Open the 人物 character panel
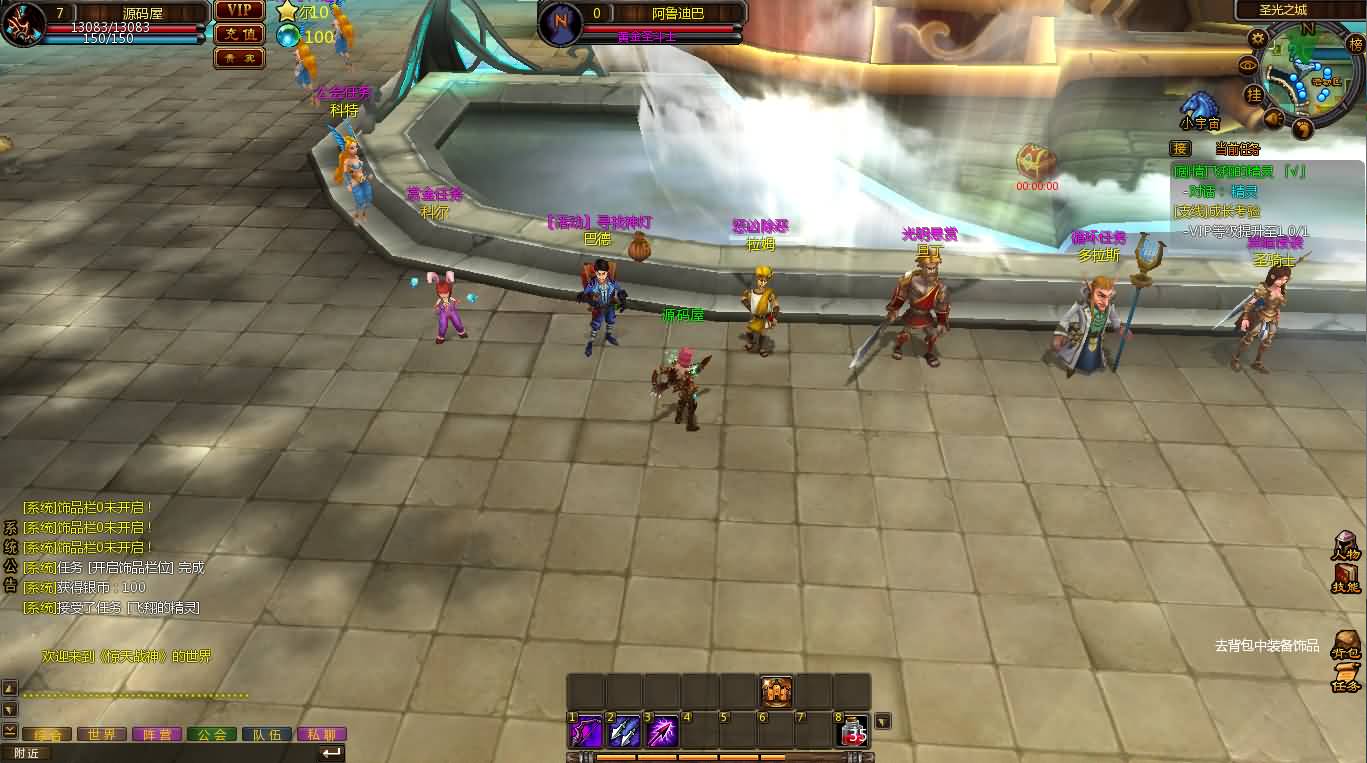The width and height of the screenshot is (1367, 763). [x=1346, y=545]
